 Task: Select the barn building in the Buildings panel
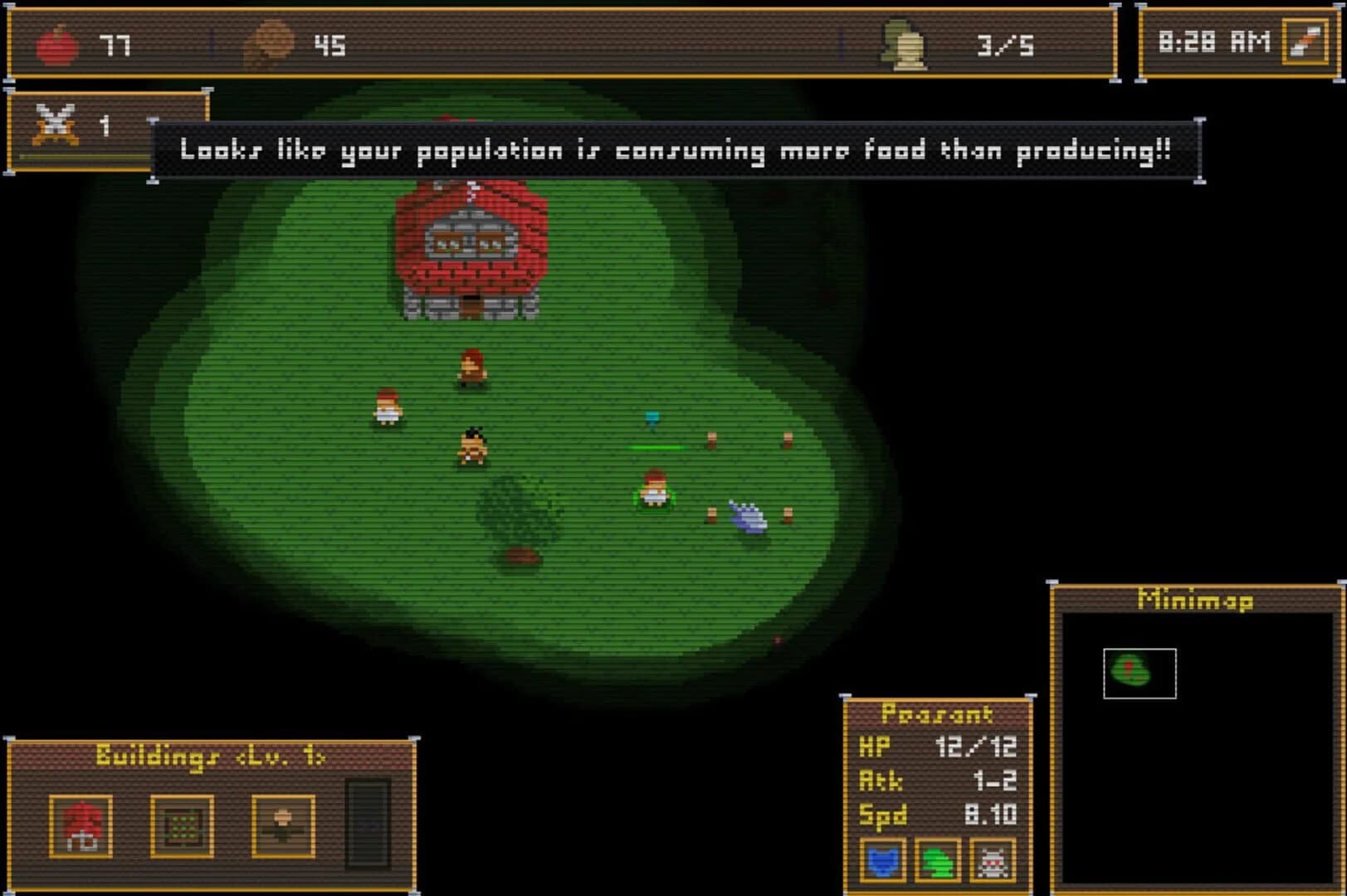click(81, 824)
